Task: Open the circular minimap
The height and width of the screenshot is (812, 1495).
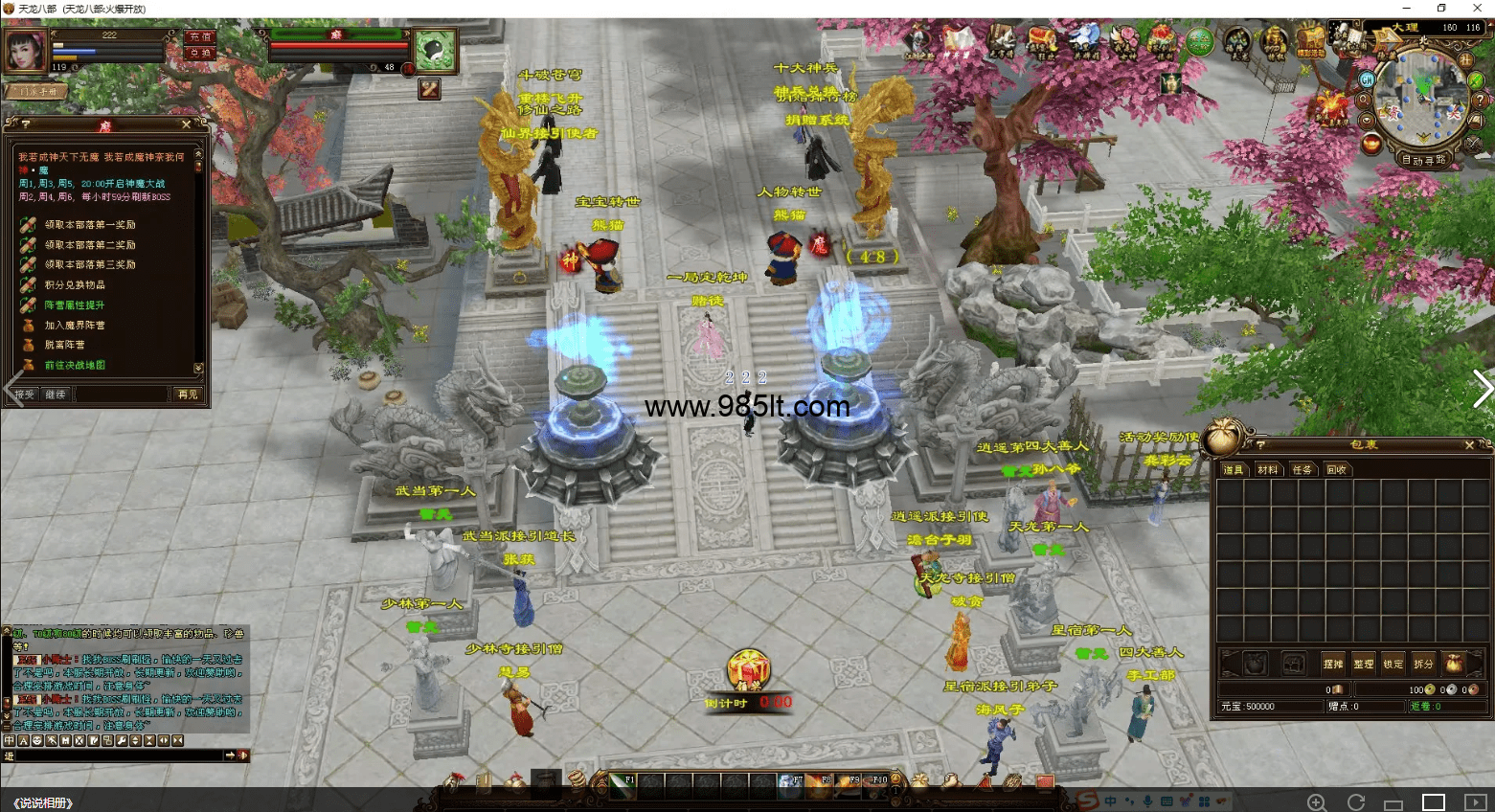Action: pyautogui.click(x=1421, y=99)
